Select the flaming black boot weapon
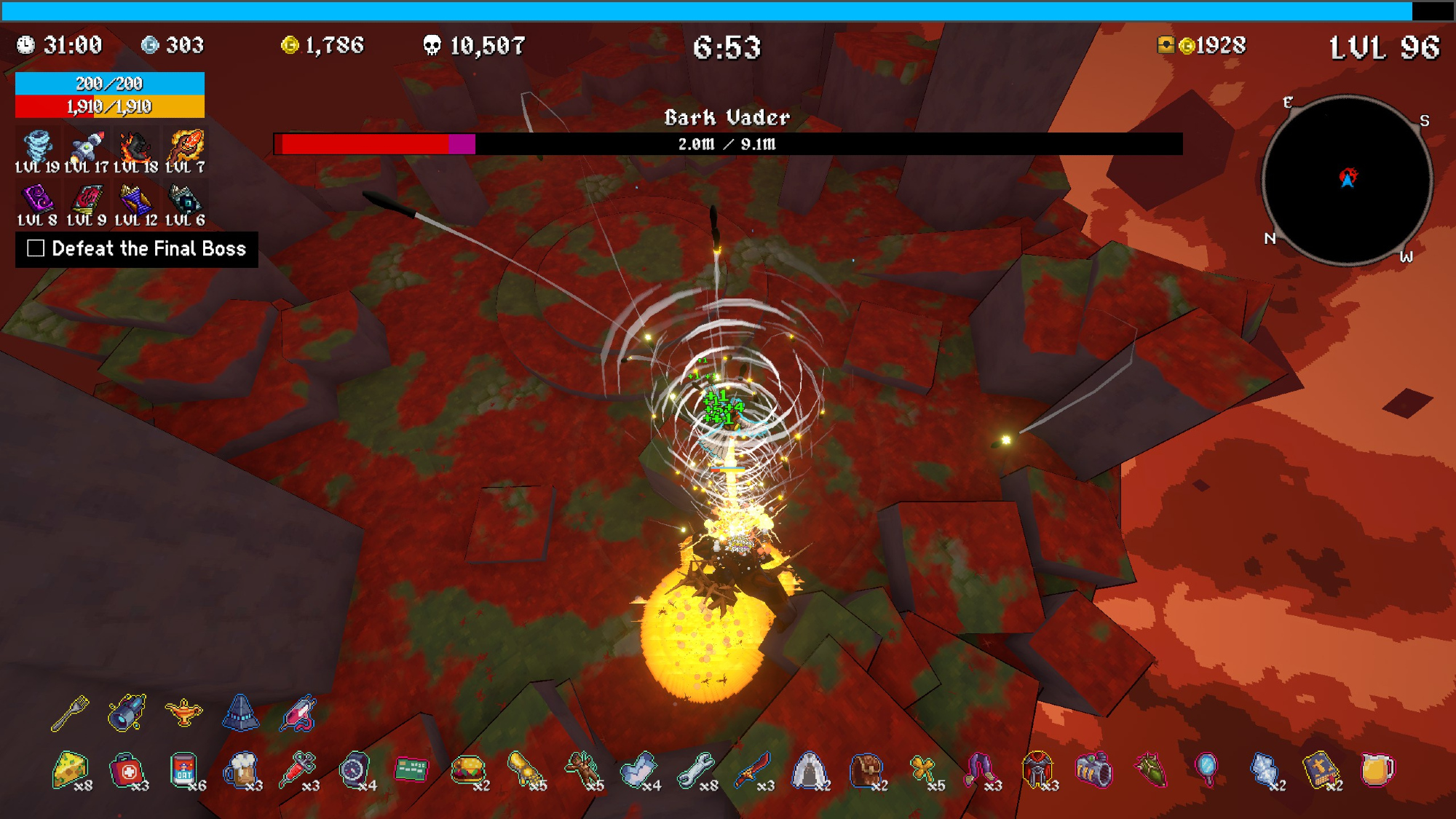 [x=135, y=147]
